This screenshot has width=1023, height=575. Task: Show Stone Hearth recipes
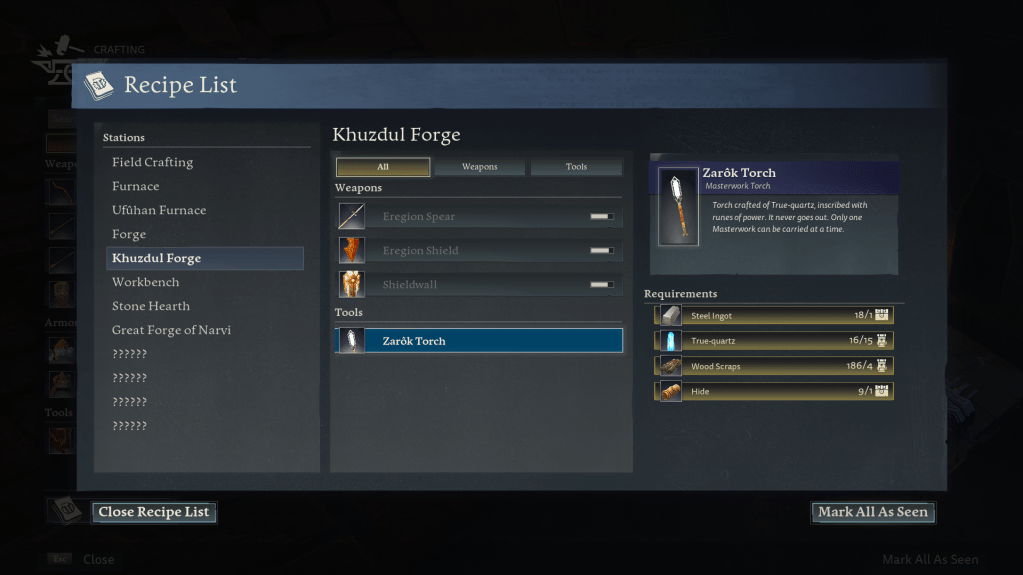click(x=151, y=306)
